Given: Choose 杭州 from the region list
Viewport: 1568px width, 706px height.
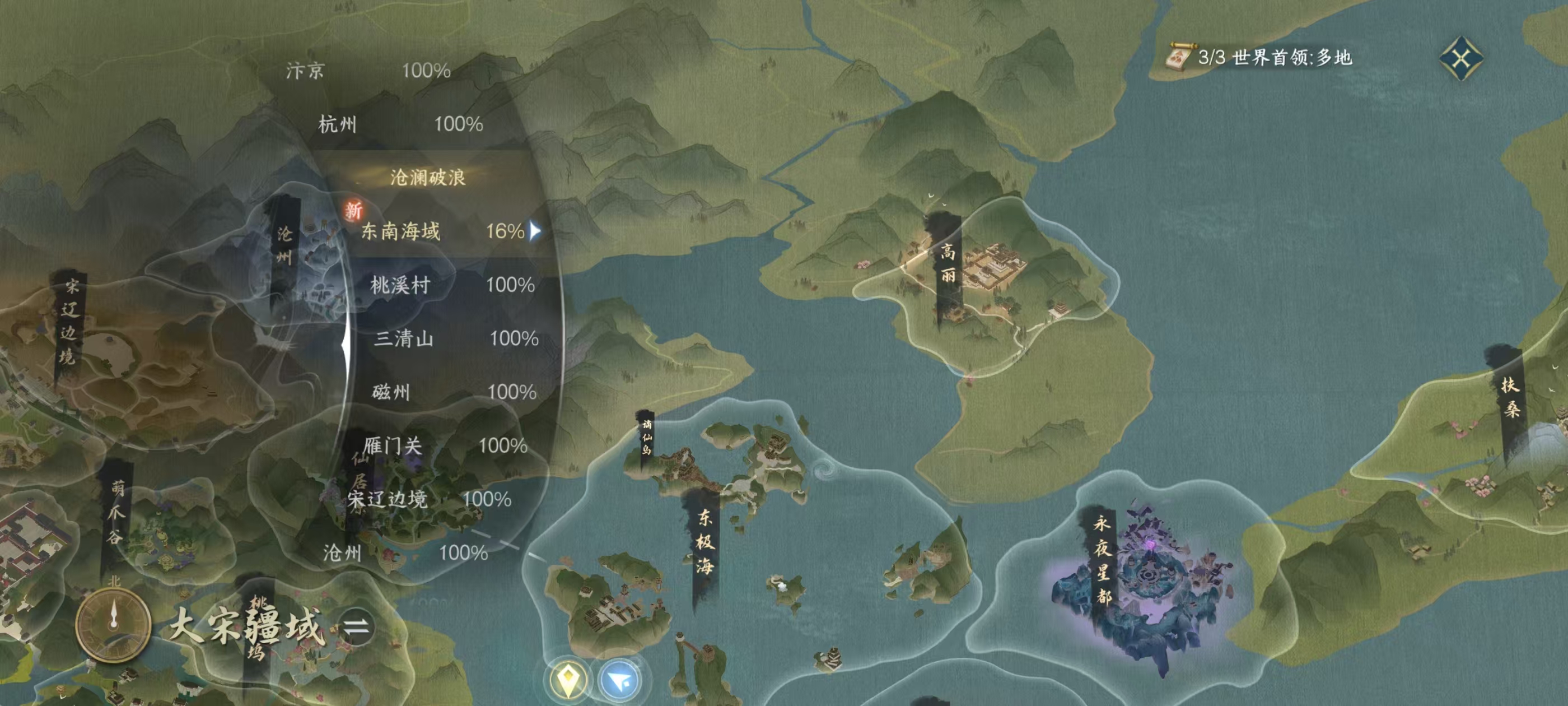Looking at the screenshot, I should (x=400, y=124).
